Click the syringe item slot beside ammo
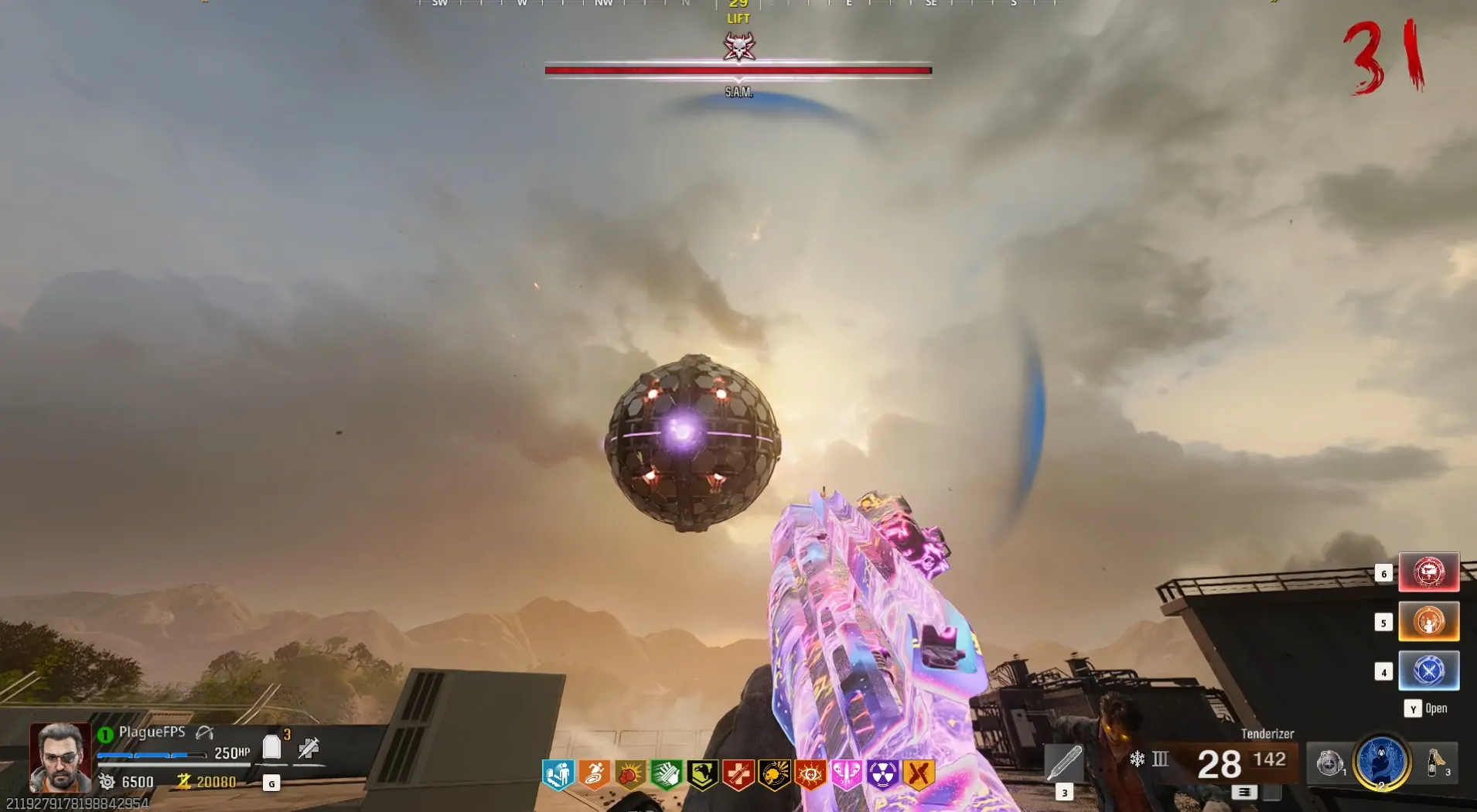Viewport: 1477px width, 812px height. pos(1064,763)
